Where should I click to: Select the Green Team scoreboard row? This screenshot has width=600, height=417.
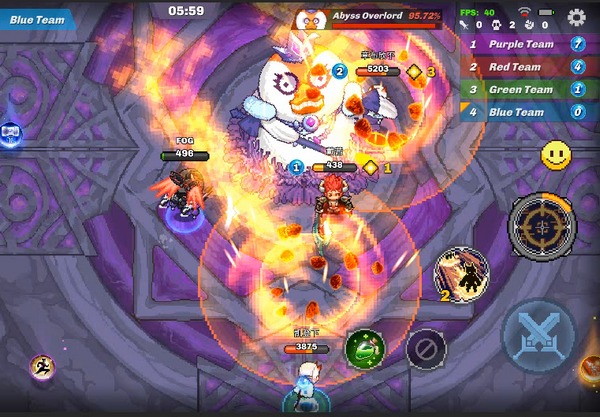click(x=527, y=90)
